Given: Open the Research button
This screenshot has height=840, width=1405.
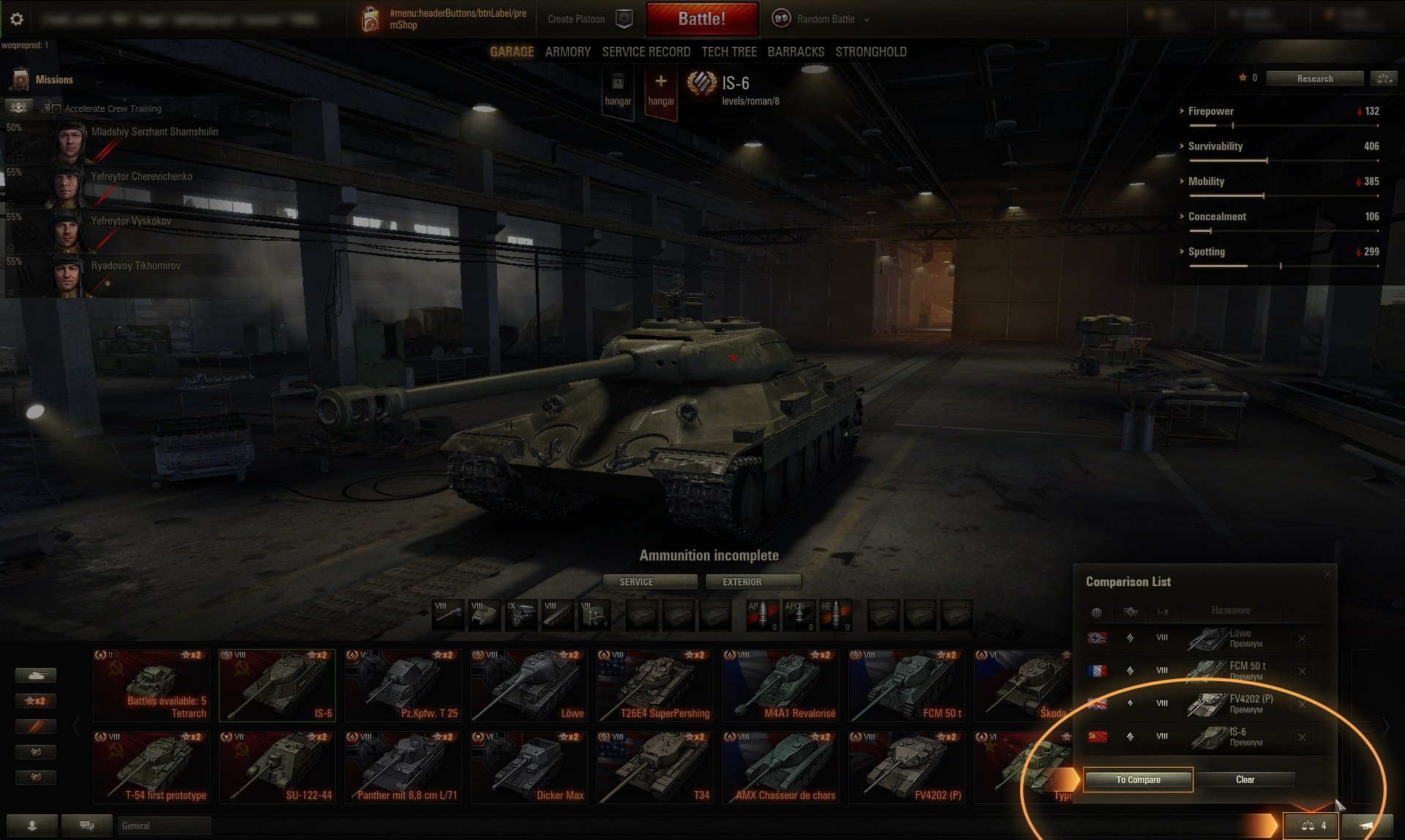Looking at the screenshot, I should pyautogui.click(x=1314, y=78).
